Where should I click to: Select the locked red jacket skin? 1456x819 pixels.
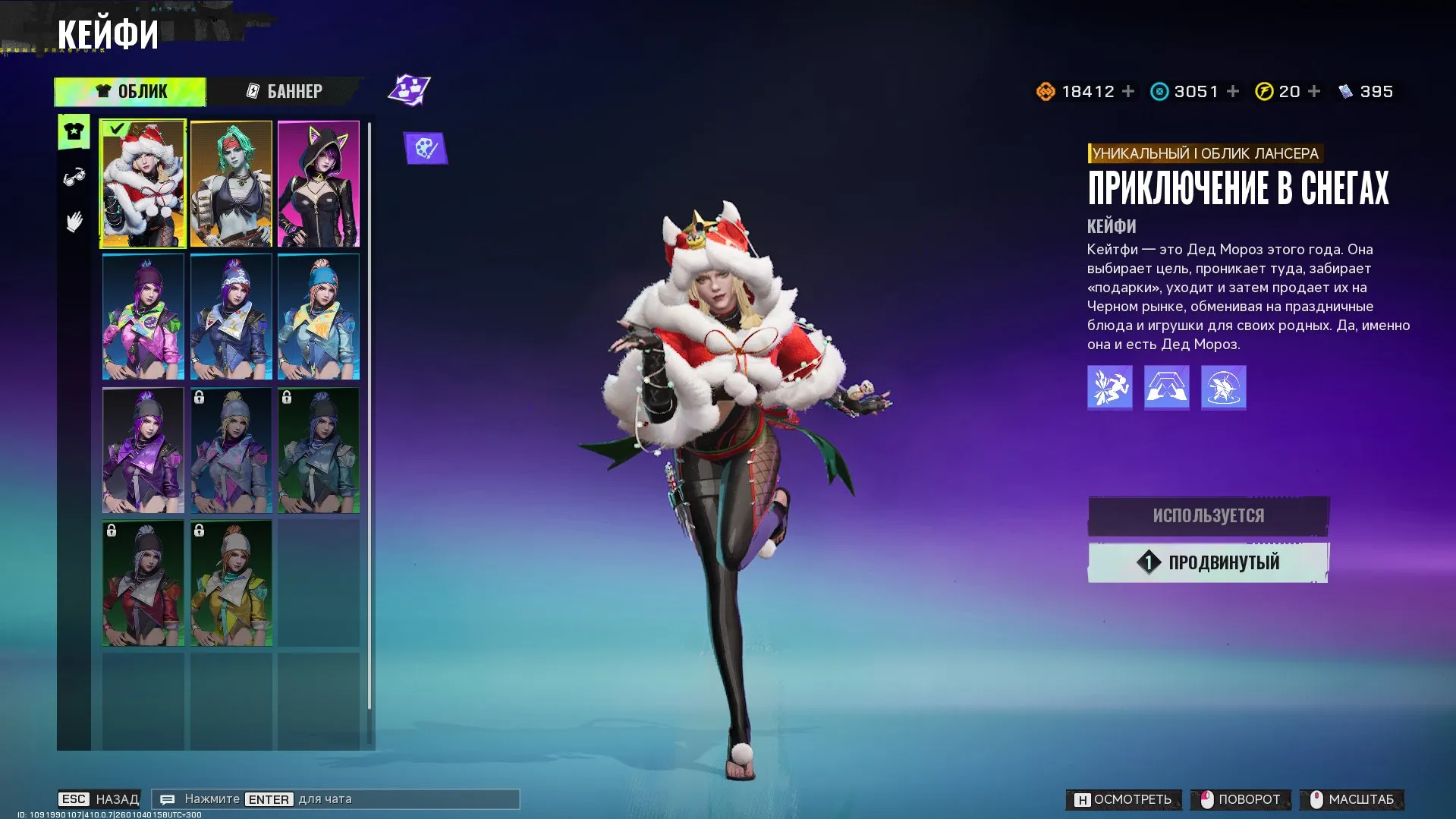point(143,584)
